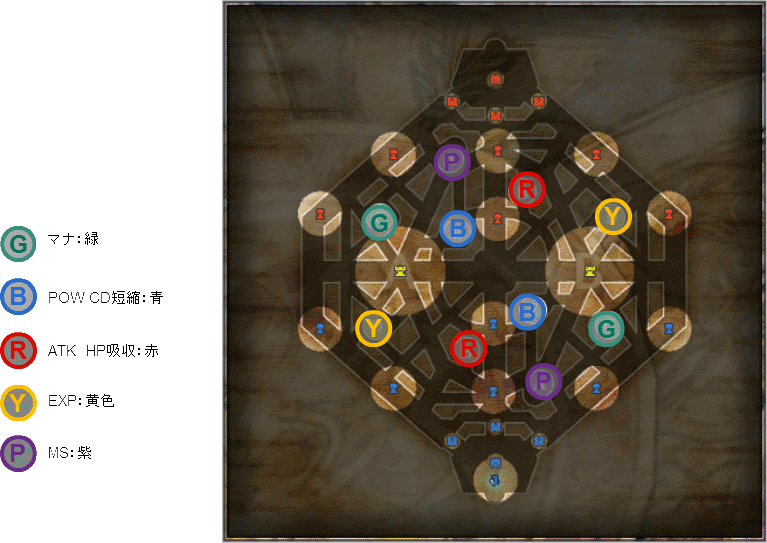This screenshot has height=543, width=767.
Task: Select the red R marker on red team's side
Action: pyautogui.click(x=526, y=189)
